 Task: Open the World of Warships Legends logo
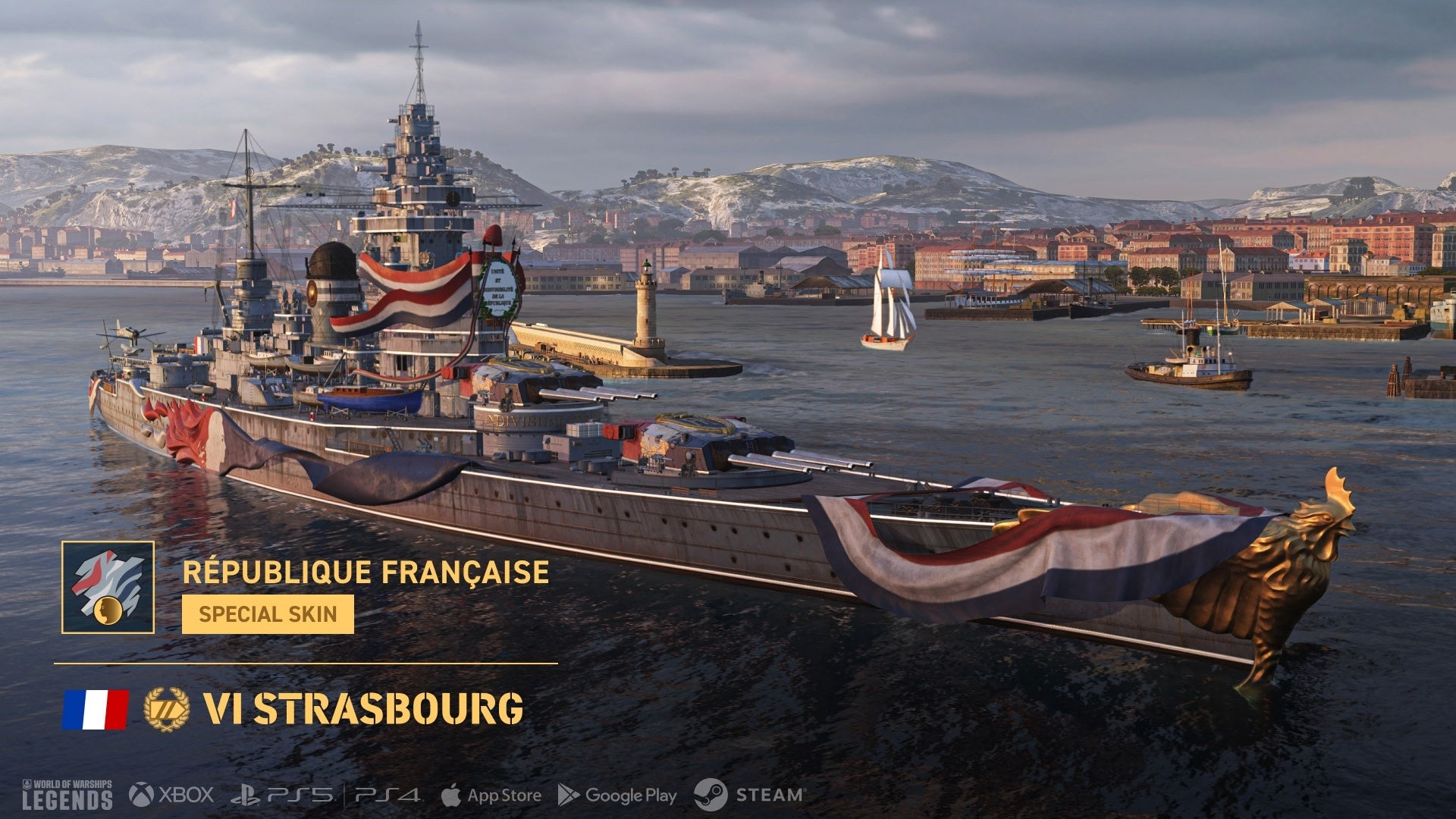click(67, 794)
